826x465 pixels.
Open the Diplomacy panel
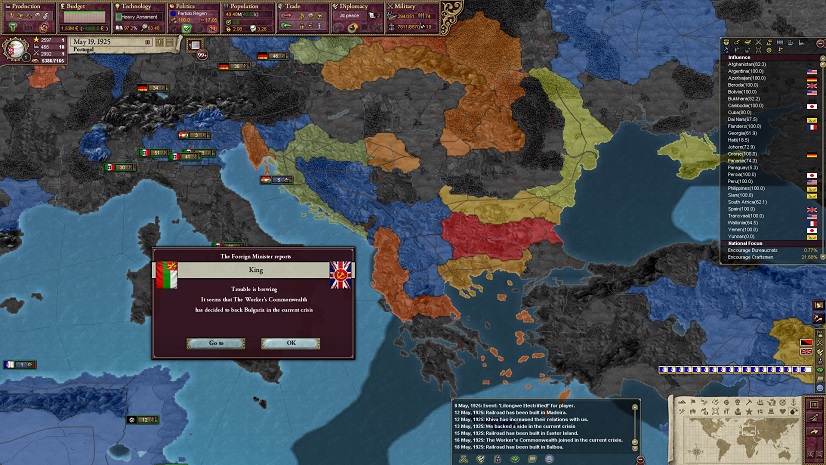357,6
